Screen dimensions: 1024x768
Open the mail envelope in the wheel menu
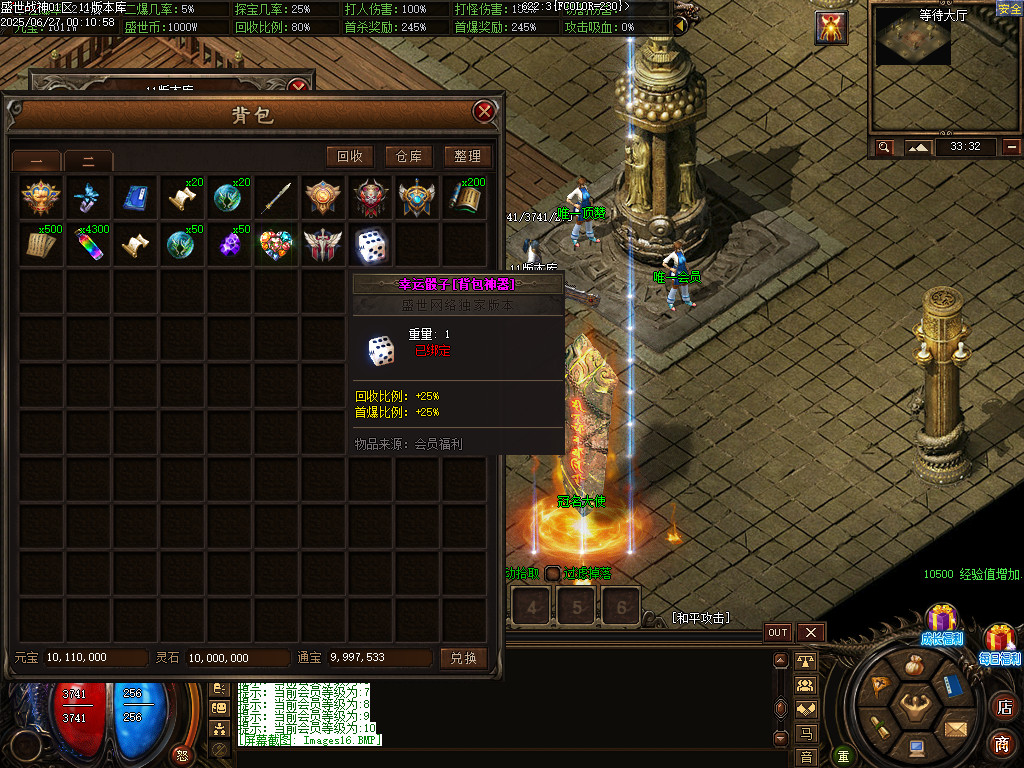(957, 728)
